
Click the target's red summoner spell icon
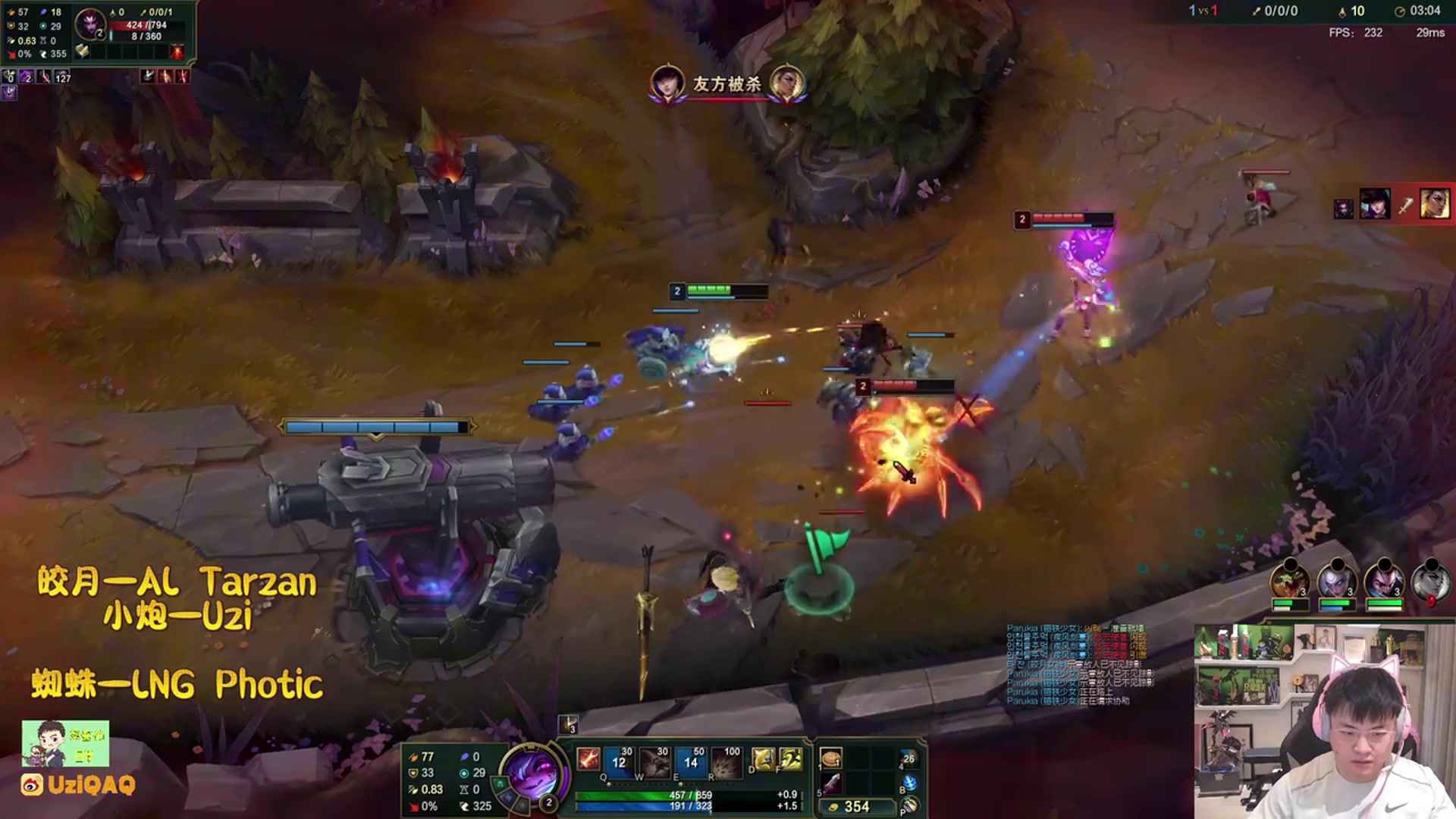(x=177, y=52)
